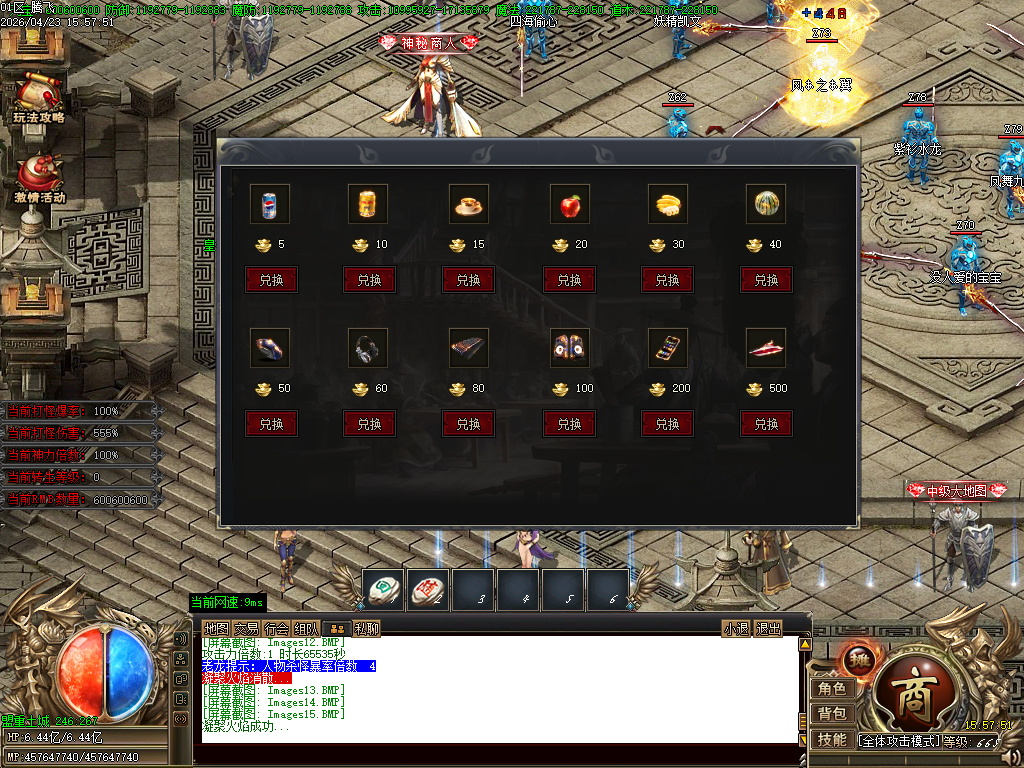The width and height of the screenshot is (1024, 768).
Task: Click 兑换 for the 500-ingot red item
Action: 766,424
